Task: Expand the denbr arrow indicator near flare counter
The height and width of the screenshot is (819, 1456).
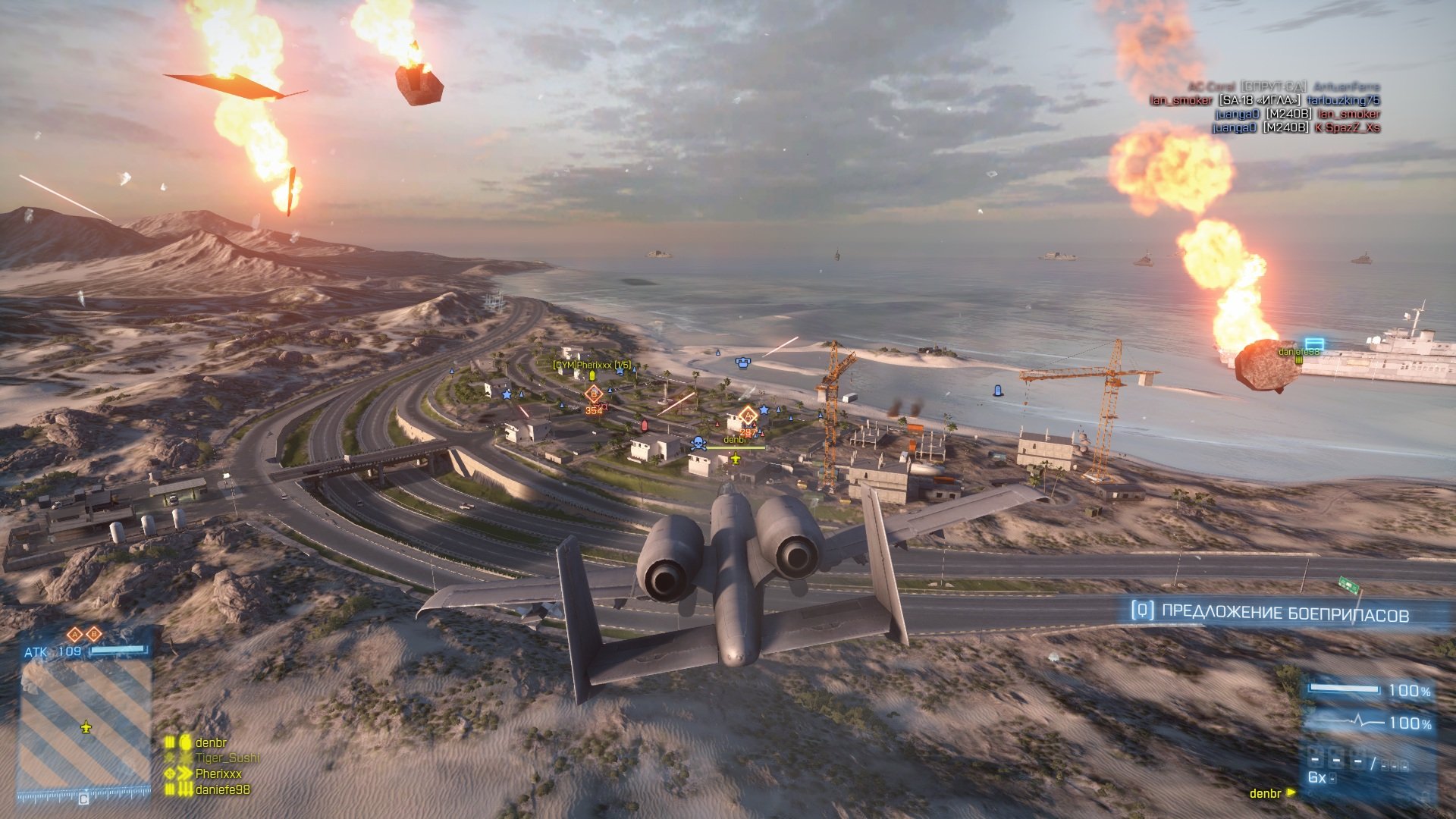Action: click(x=1291, y=793)
